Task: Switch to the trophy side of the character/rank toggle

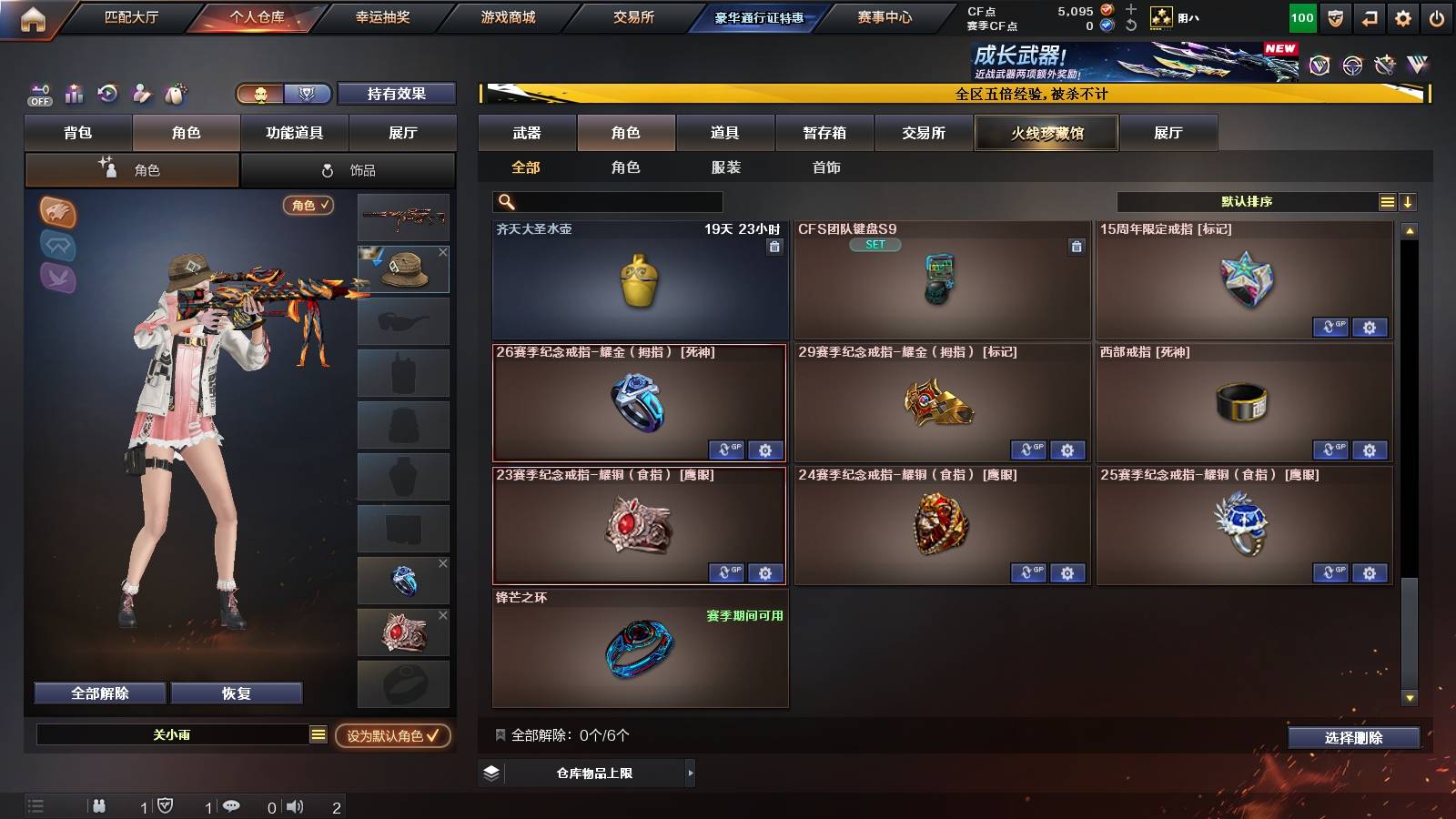Action: tap(308, 94)
